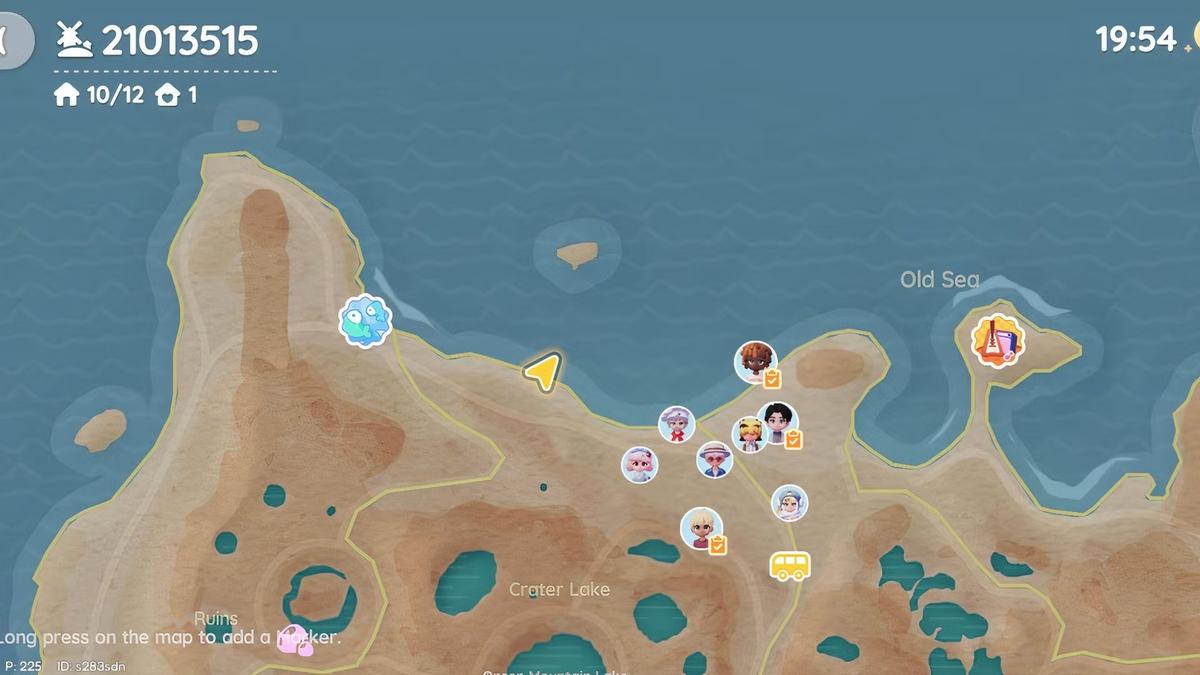Choose the pink-haired character avatar
Viewport: 1200px width, 675px height.
coord(639,464)
